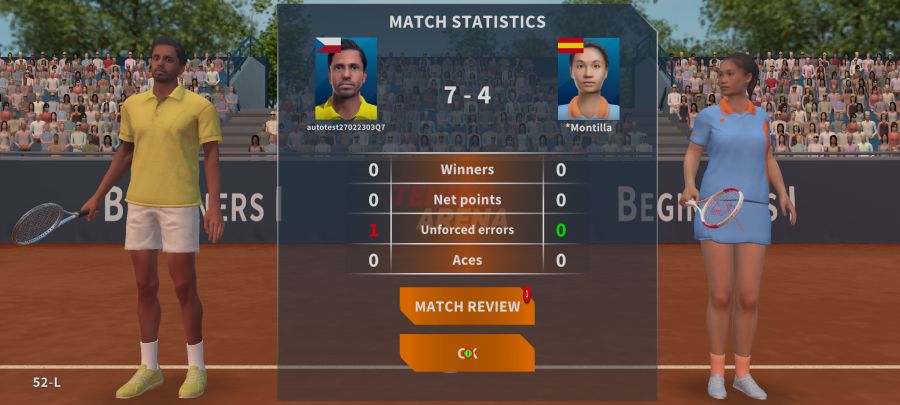Select Montilla player portrait

[x=588, y=79]
